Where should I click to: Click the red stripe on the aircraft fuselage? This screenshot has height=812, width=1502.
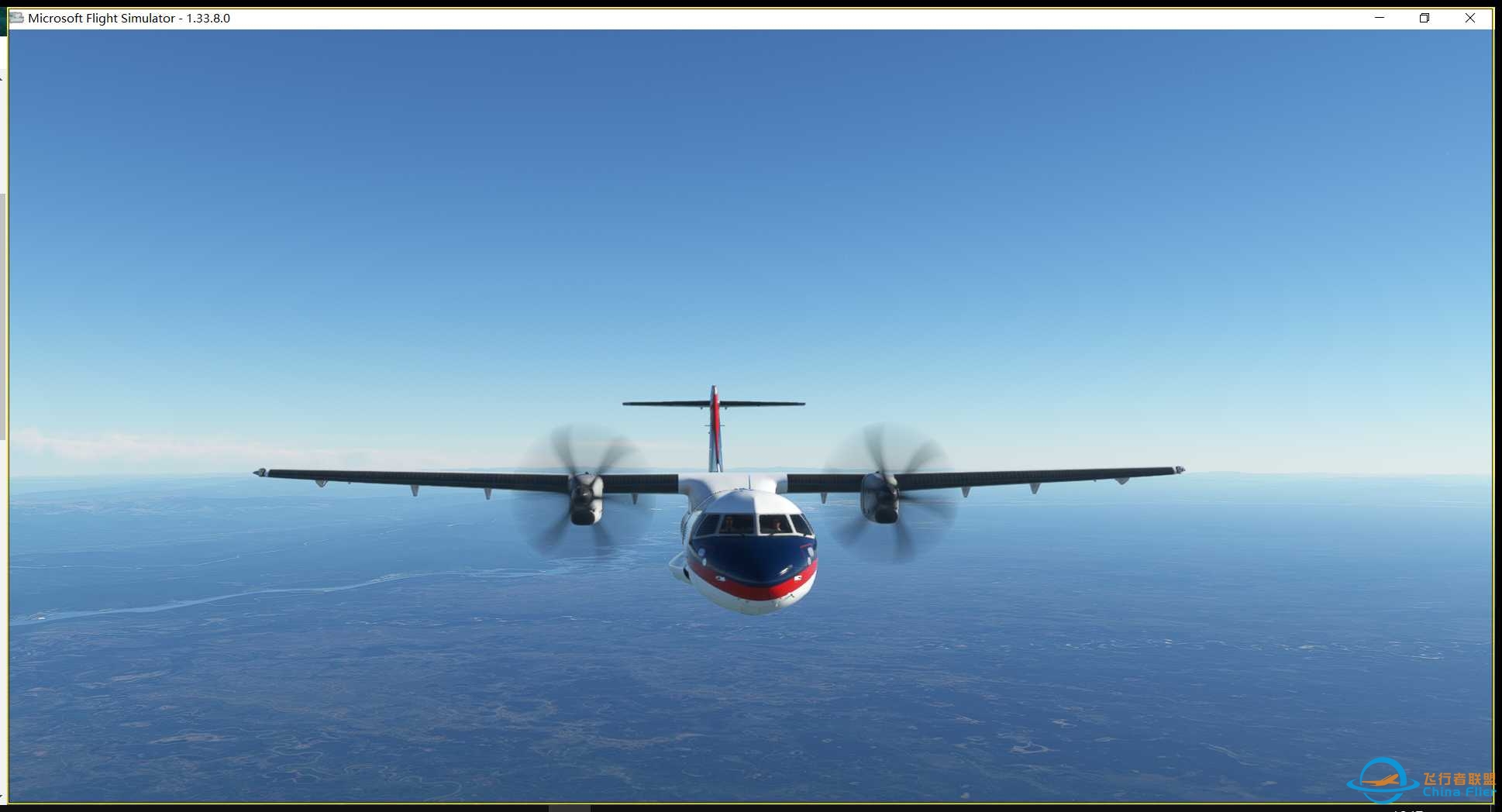pos(748,590)
